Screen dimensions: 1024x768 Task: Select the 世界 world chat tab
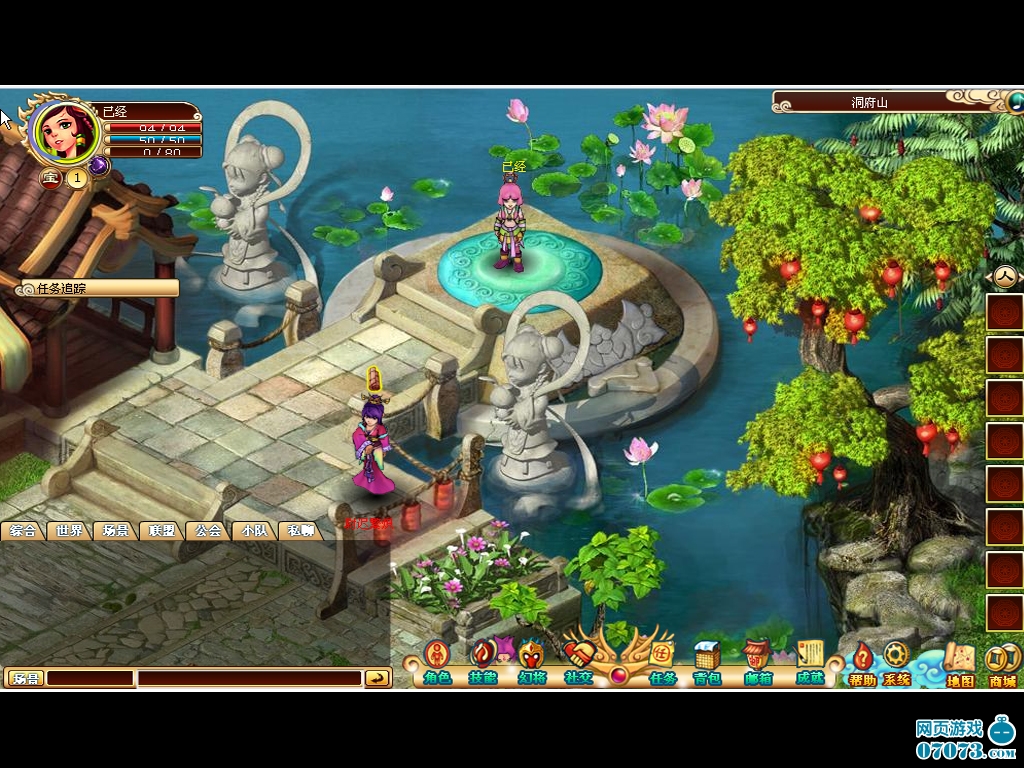click(68, 531)
